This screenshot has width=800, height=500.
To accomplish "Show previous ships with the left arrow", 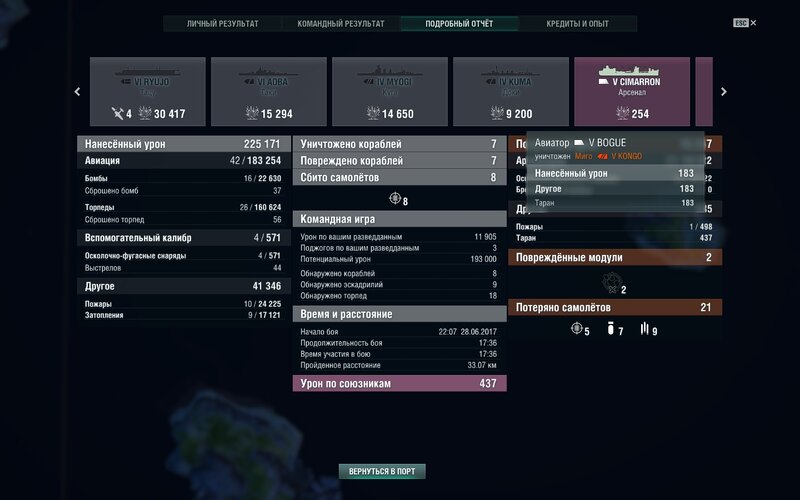I will click(78, 92).
